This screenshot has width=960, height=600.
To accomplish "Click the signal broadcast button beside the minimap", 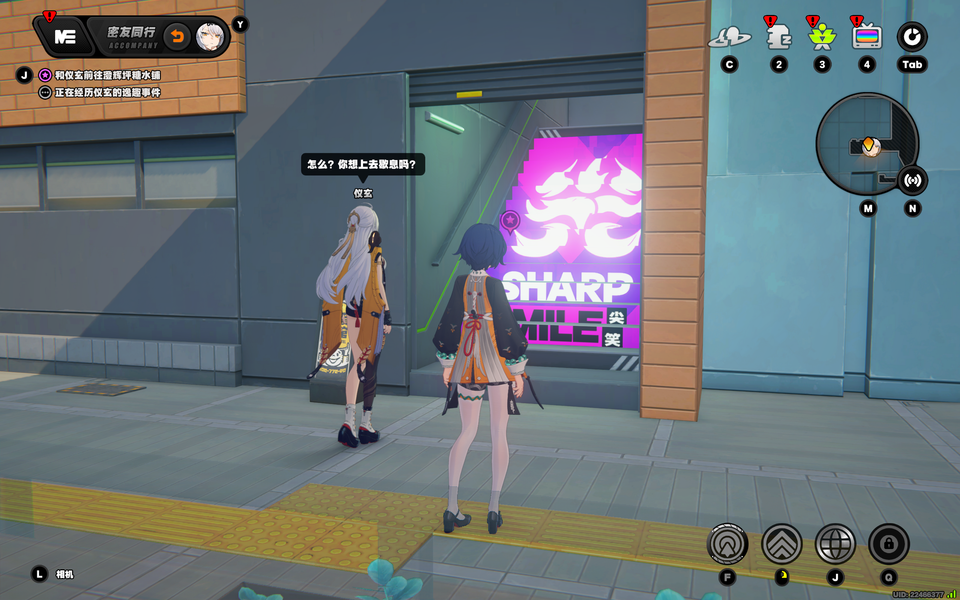I will (912, 180).
